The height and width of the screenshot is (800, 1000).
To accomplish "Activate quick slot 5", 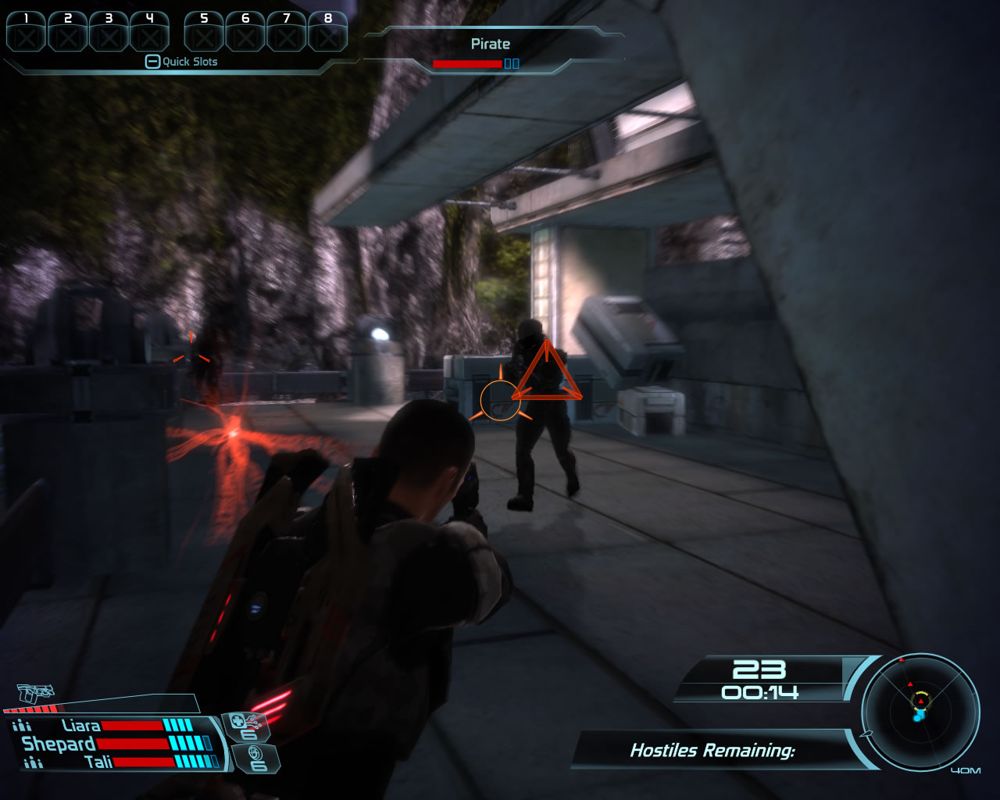I will click(204, 33).
